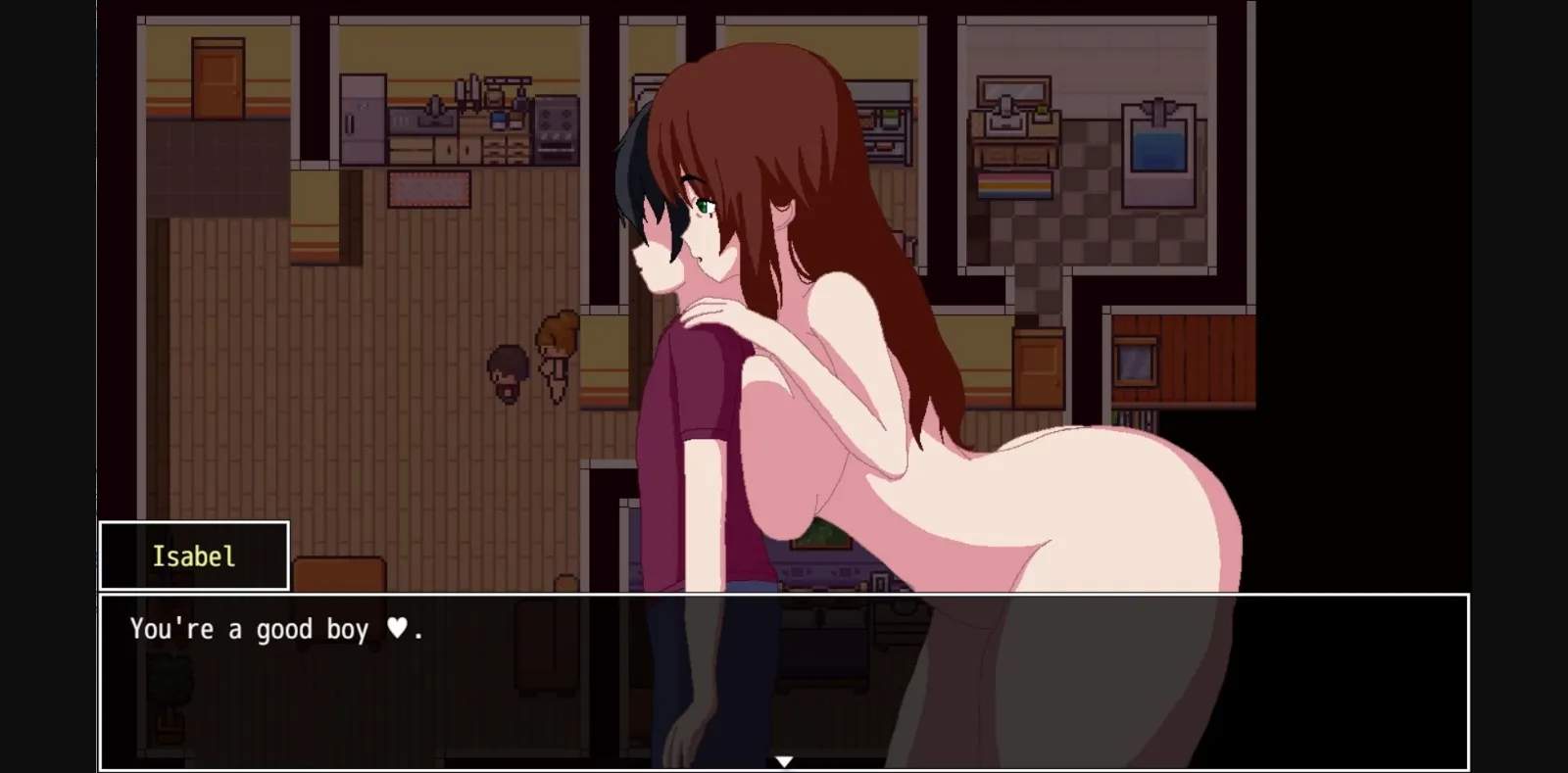Click the wooden door at the top left
Screen dimensions: 1568x773
[219, 77]
